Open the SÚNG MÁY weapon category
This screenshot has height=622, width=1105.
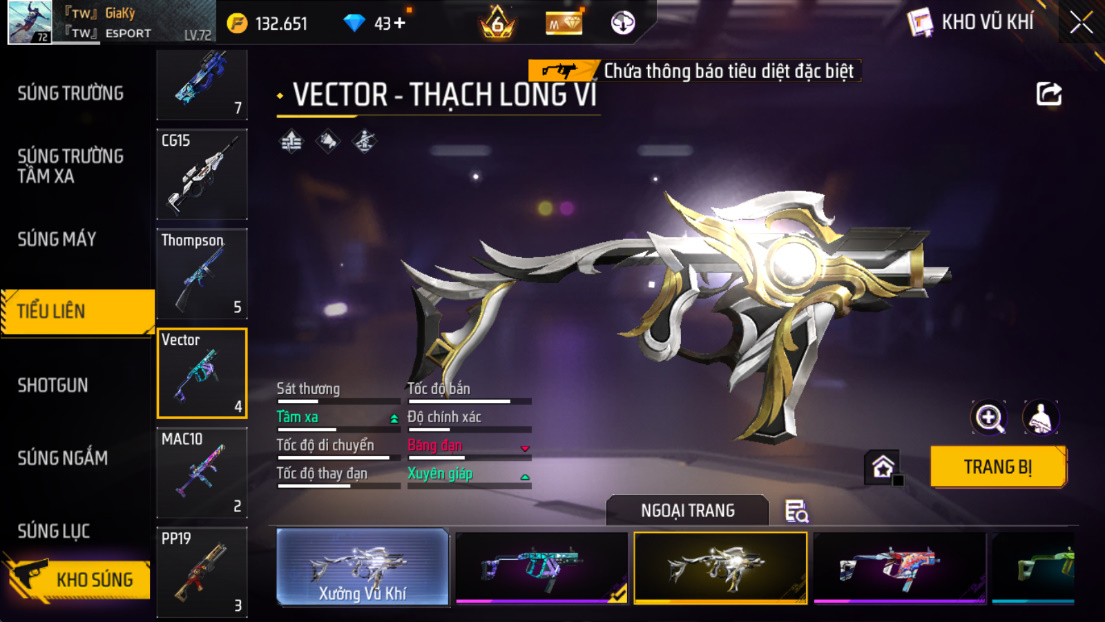57,239
